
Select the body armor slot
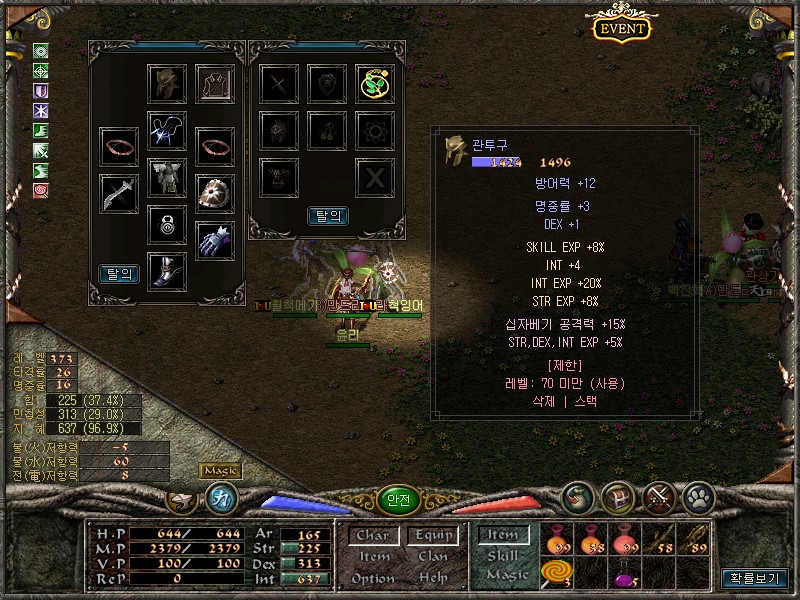[167, 177]
